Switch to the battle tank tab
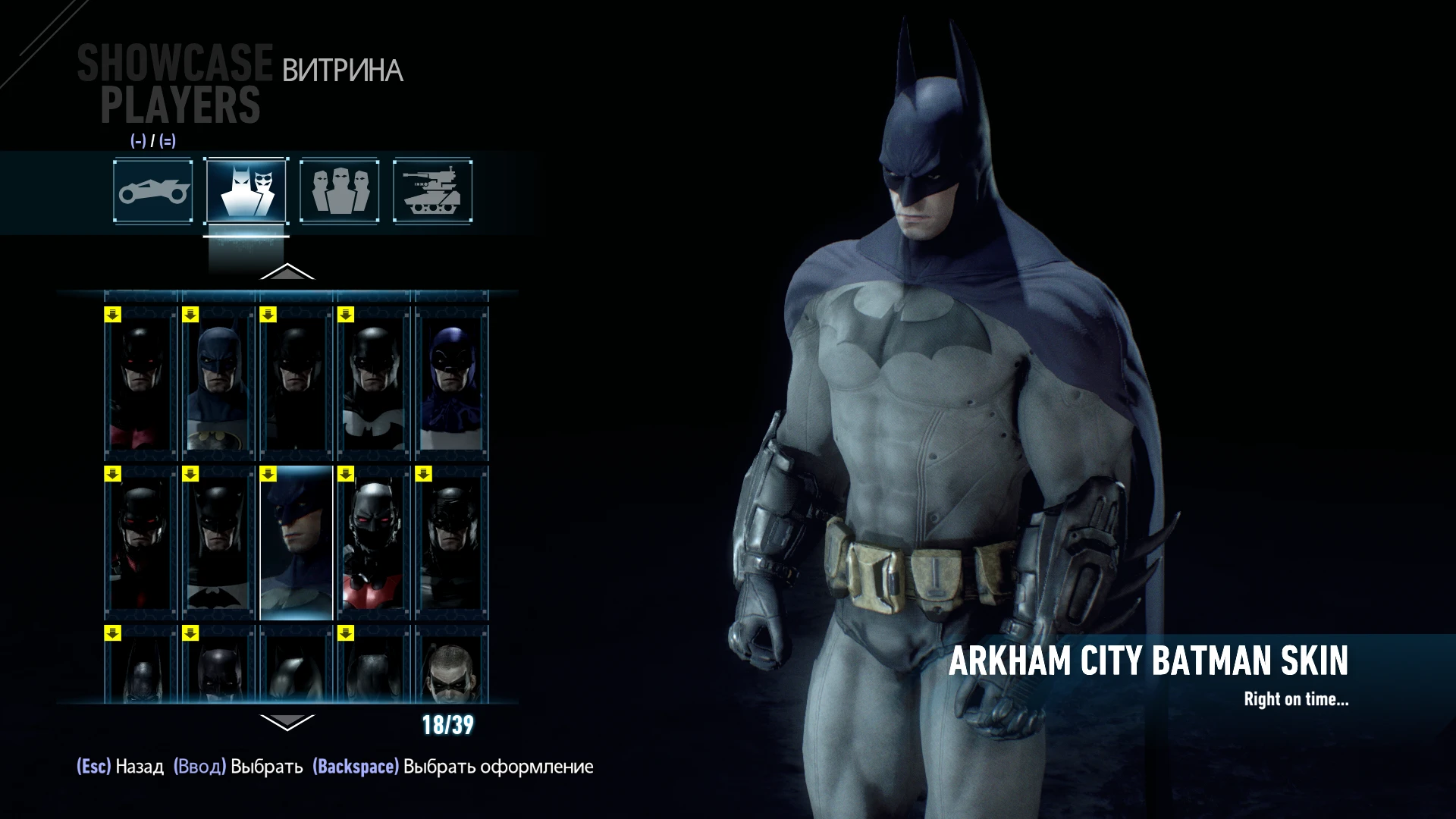The width and height of the screenshot is (1456, 819). point(432,192)
